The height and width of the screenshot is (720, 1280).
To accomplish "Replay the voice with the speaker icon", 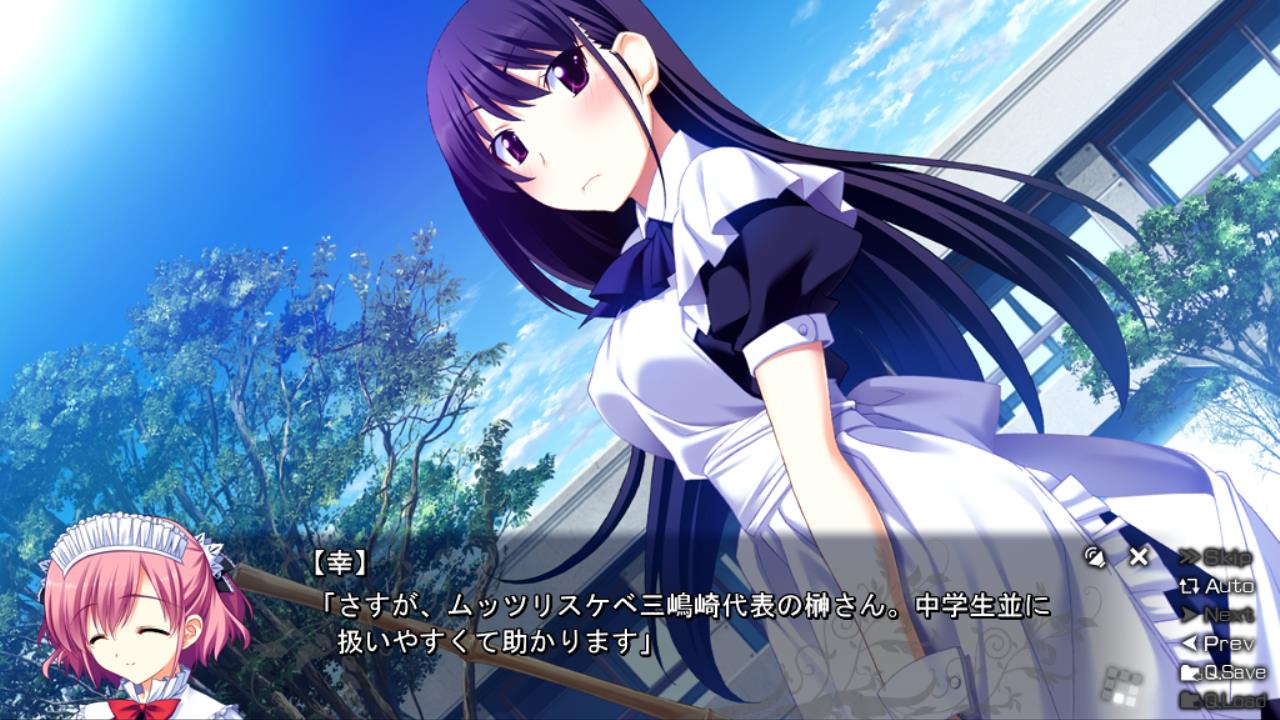I will point(1097,557).
